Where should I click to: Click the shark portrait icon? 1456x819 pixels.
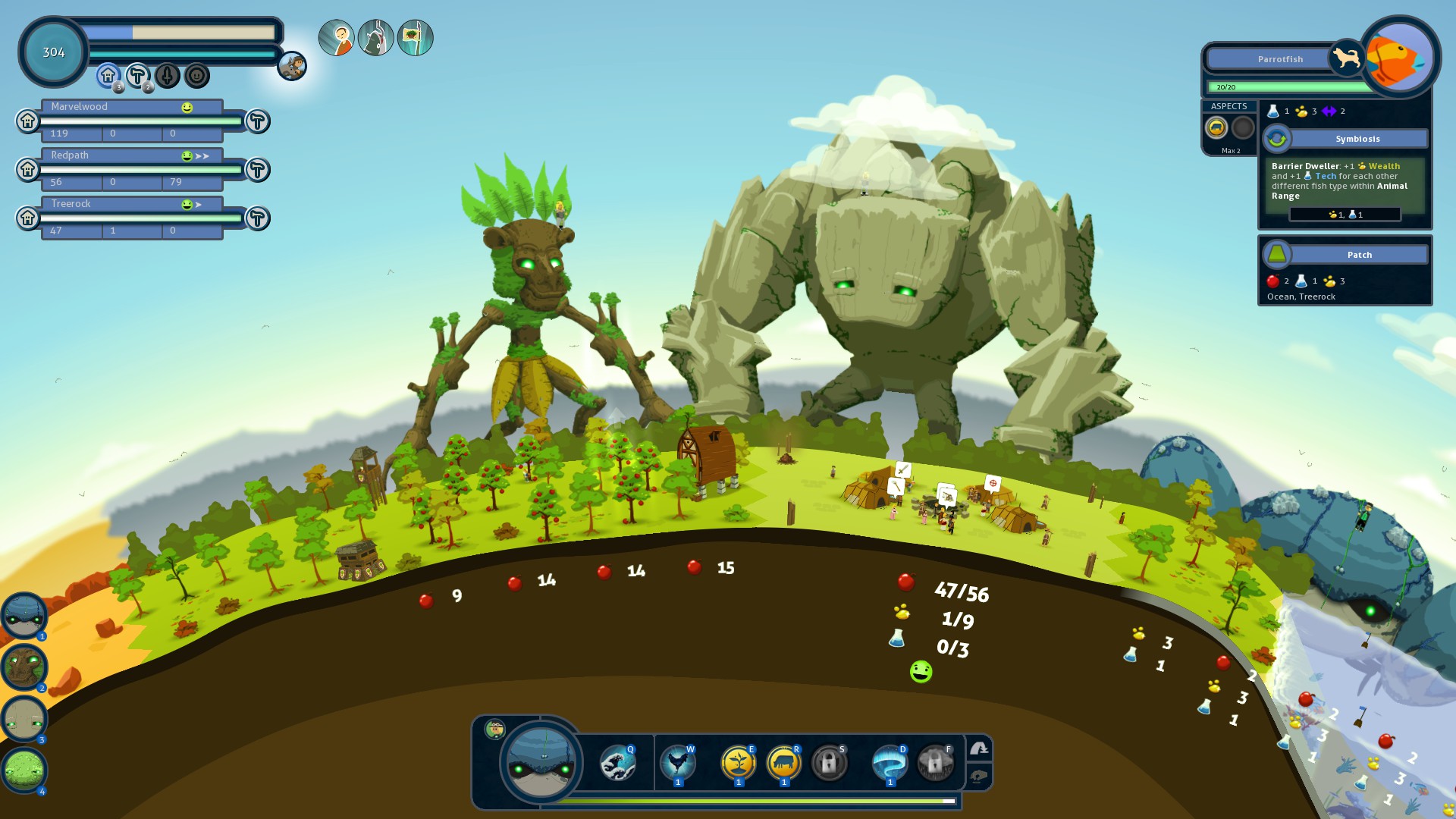tap(376, 38)
